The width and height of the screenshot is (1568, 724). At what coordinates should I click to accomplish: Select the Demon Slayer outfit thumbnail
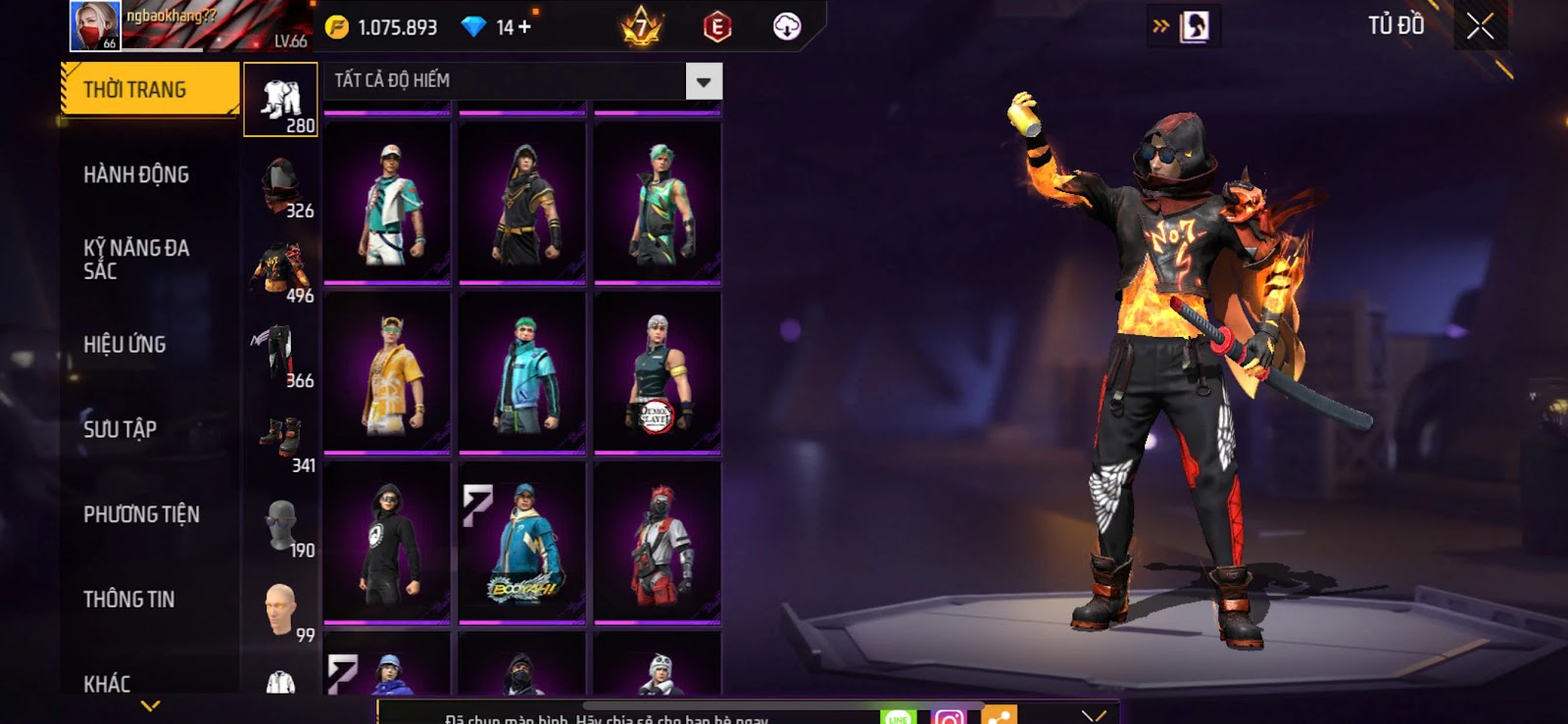click(x=658, y=373)
